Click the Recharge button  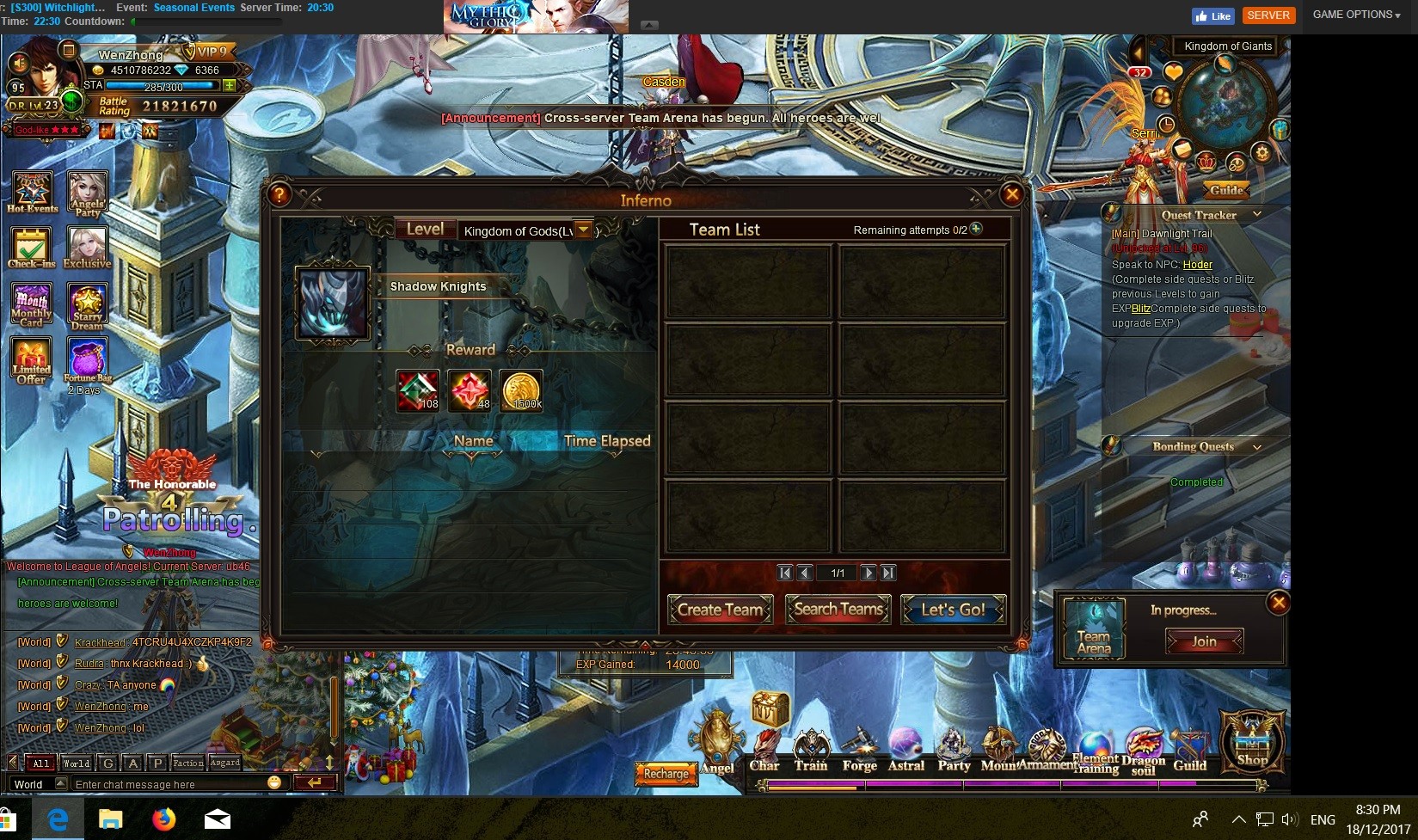click(x=666, y=774)
